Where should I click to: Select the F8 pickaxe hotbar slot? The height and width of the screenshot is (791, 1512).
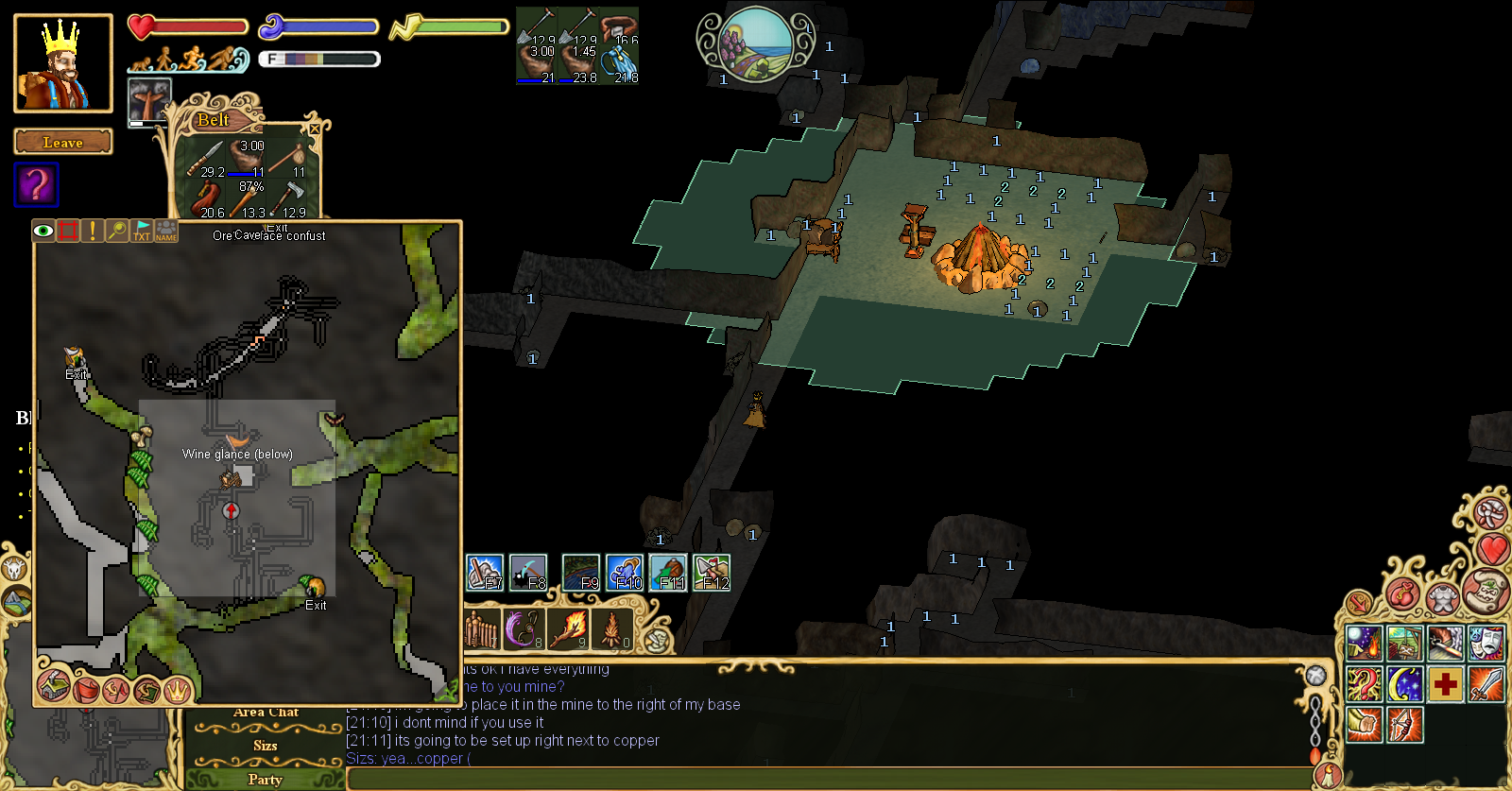click(x=527, y=572)
